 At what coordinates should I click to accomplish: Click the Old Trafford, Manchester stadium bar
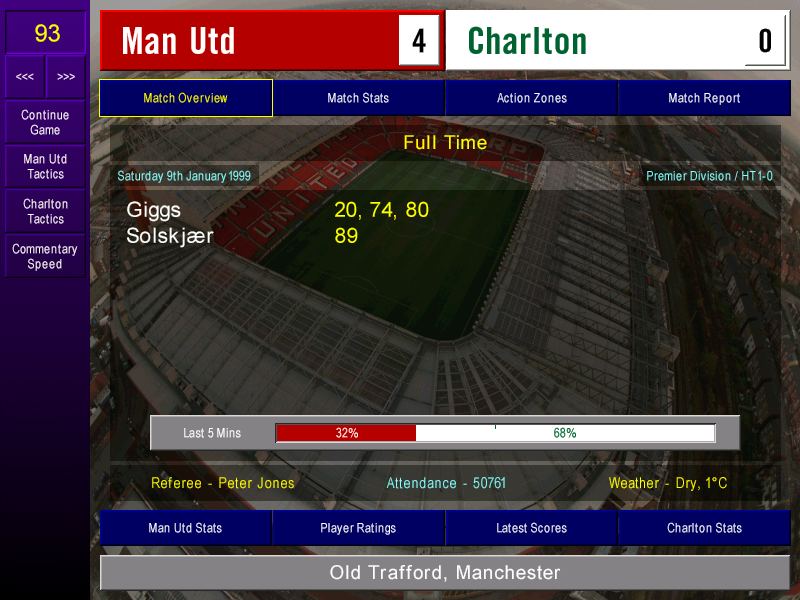tap(445, 573)
